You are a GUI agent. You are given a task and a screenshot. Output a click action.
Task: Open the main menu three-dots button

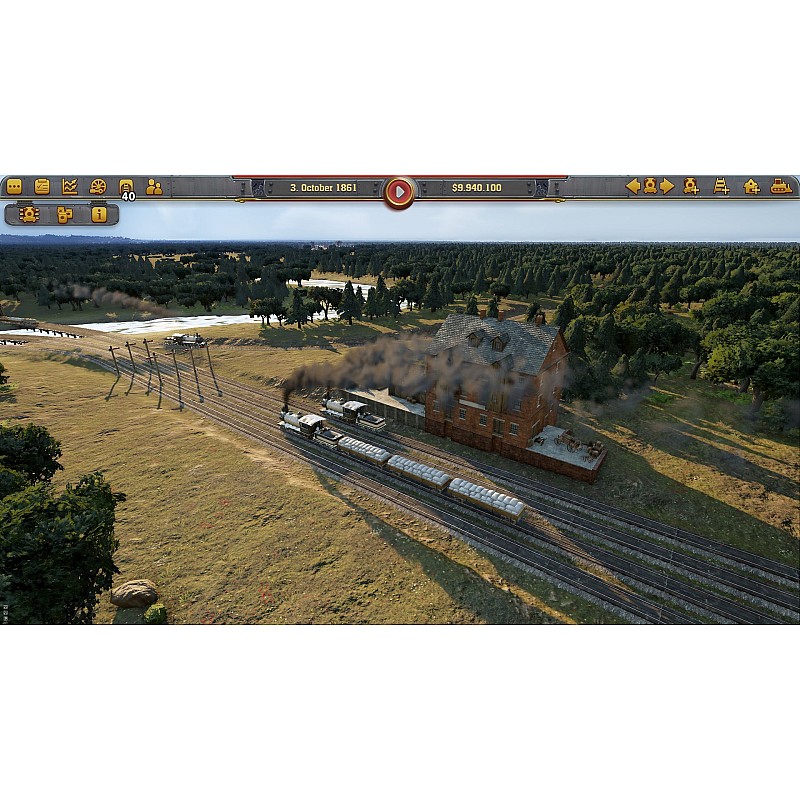point(14,186)
